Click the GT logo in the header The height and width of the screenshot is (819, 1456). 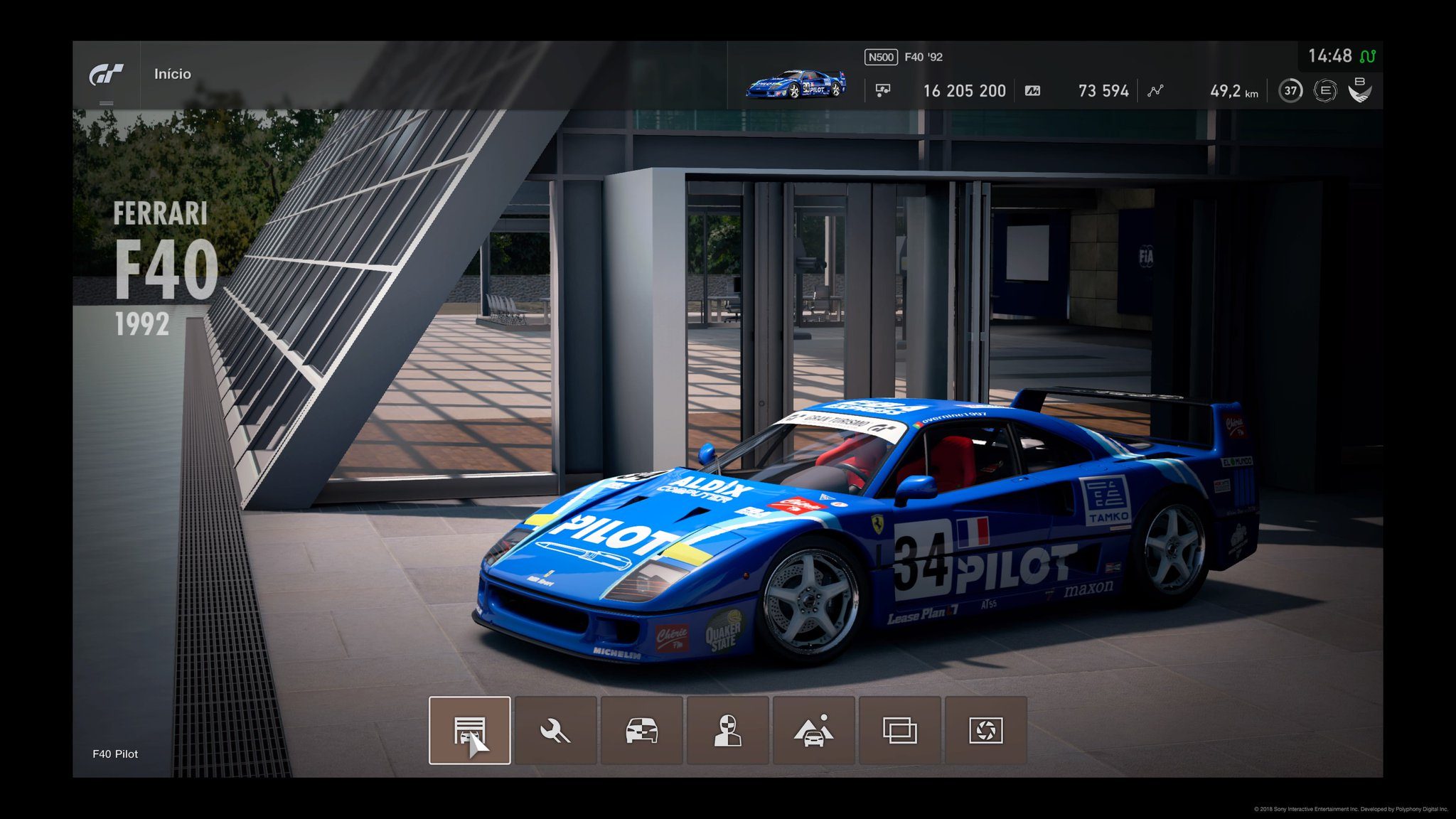click(106, 74)
